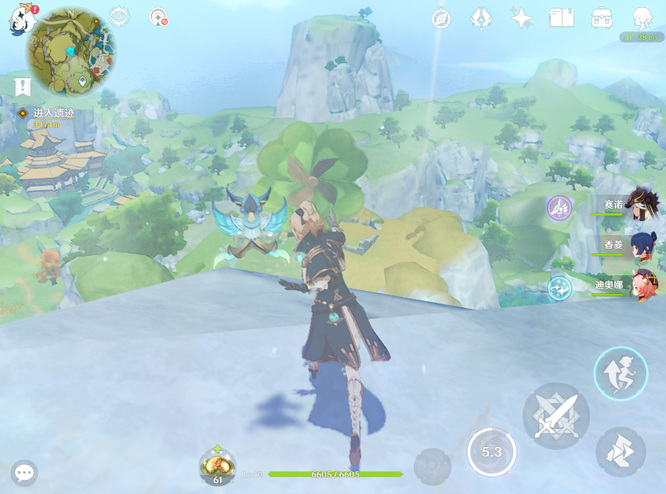Viewport: 666px width, 494px height.
Task: Use the quick food item slot
Action: (x=217, y=464)
